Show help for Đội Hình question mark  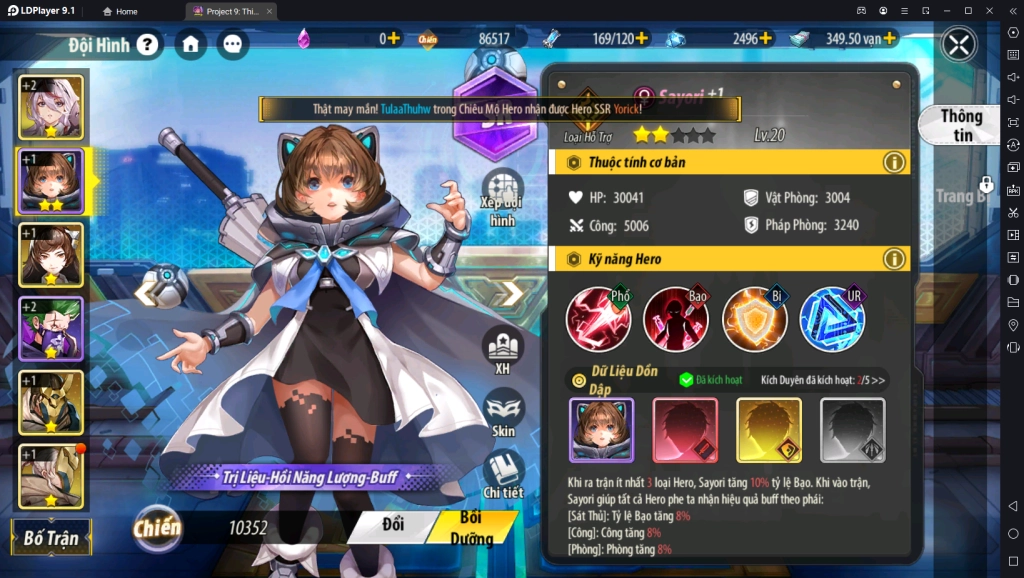pos(148,44)
